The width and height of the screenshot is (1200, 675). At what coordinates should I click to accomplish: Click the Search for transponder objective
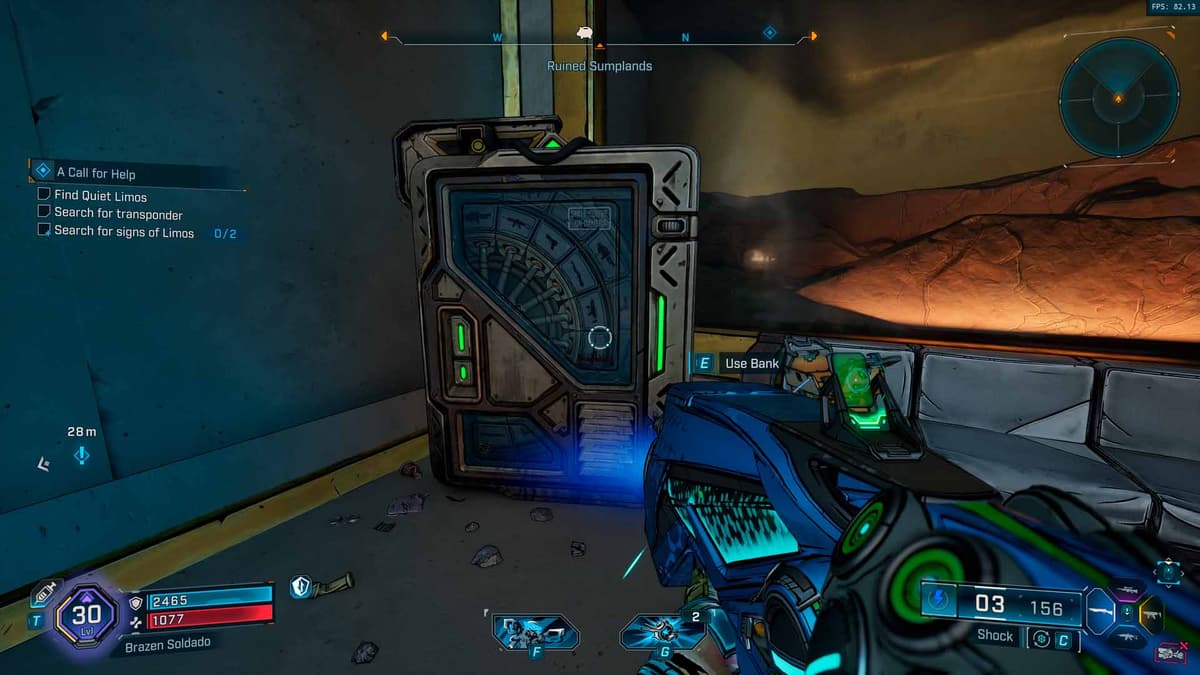[x=118, y=214]
